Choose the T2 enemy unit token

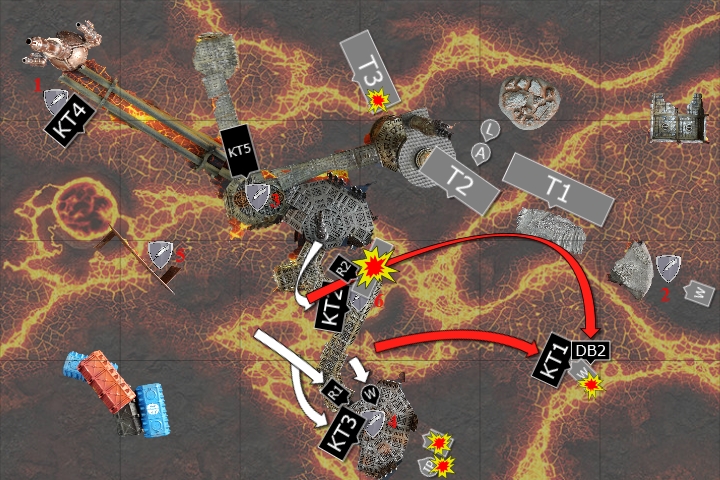[458, 176]
